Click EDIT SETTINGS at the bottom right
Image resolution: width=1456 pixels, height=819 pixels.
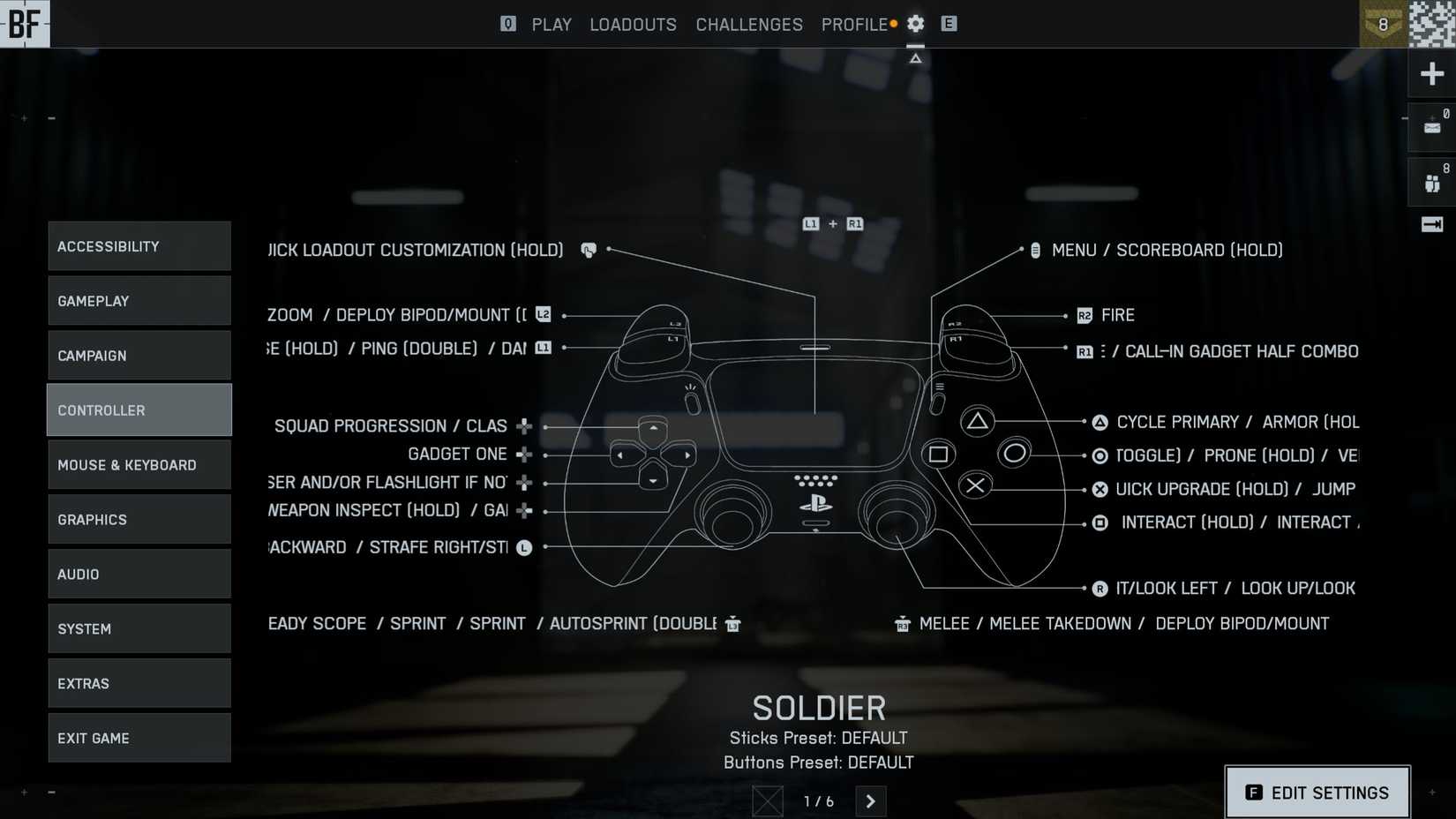click(x=1317, y=793)
